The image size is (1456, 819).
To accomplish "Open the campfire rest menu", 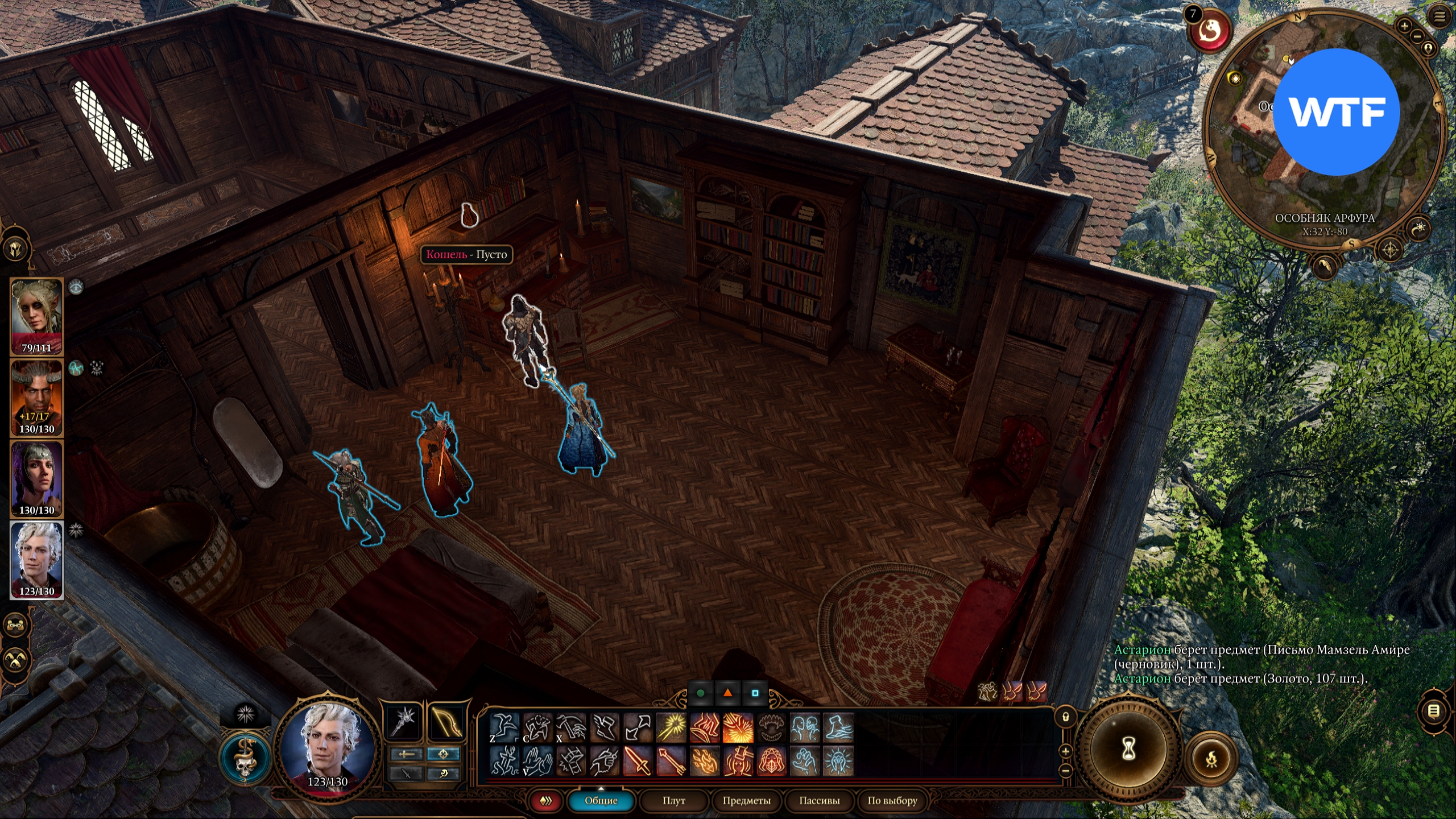I will (x=1211, y=759).
